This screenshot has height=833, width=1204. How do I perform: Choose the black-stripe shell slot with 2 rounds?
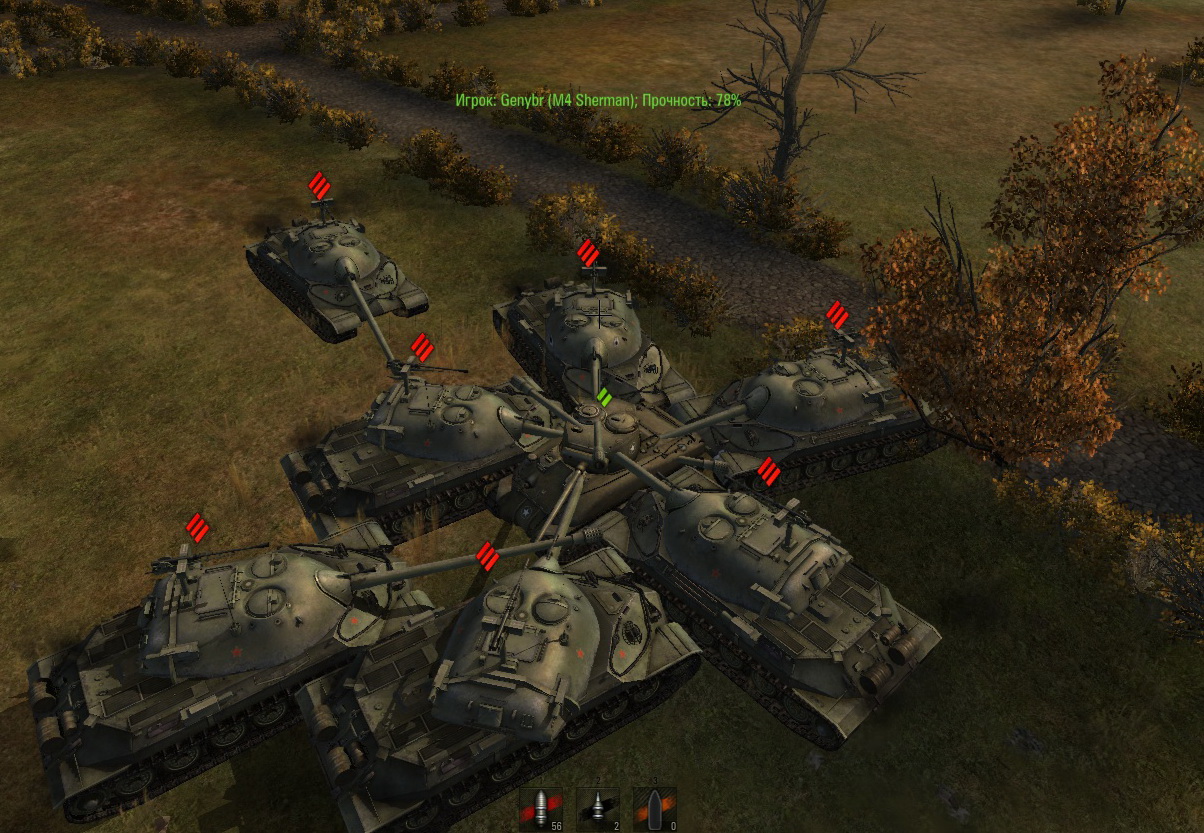coord(598,810)
